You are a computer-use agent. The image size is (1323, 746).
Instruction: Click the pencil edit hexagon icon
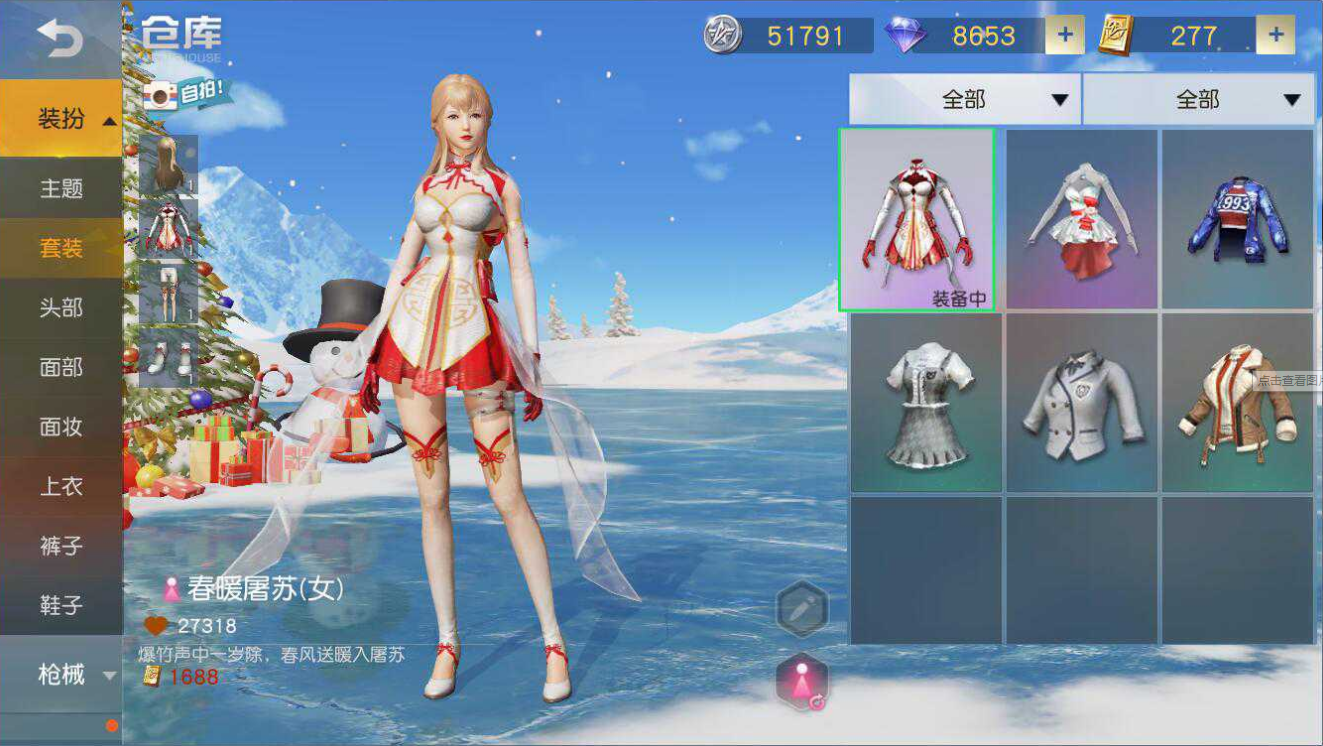pyautogui.click(x=802, y=609)
